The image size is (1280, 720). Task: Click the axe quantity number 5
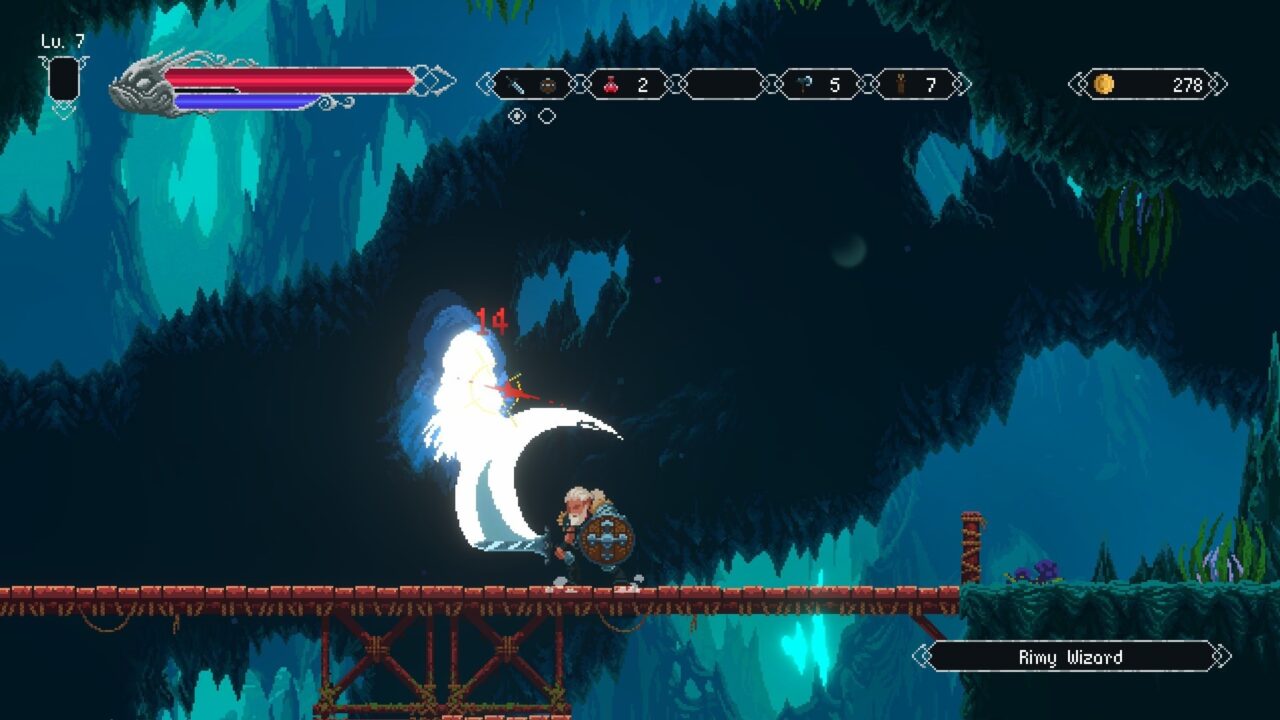click(835, 84)
